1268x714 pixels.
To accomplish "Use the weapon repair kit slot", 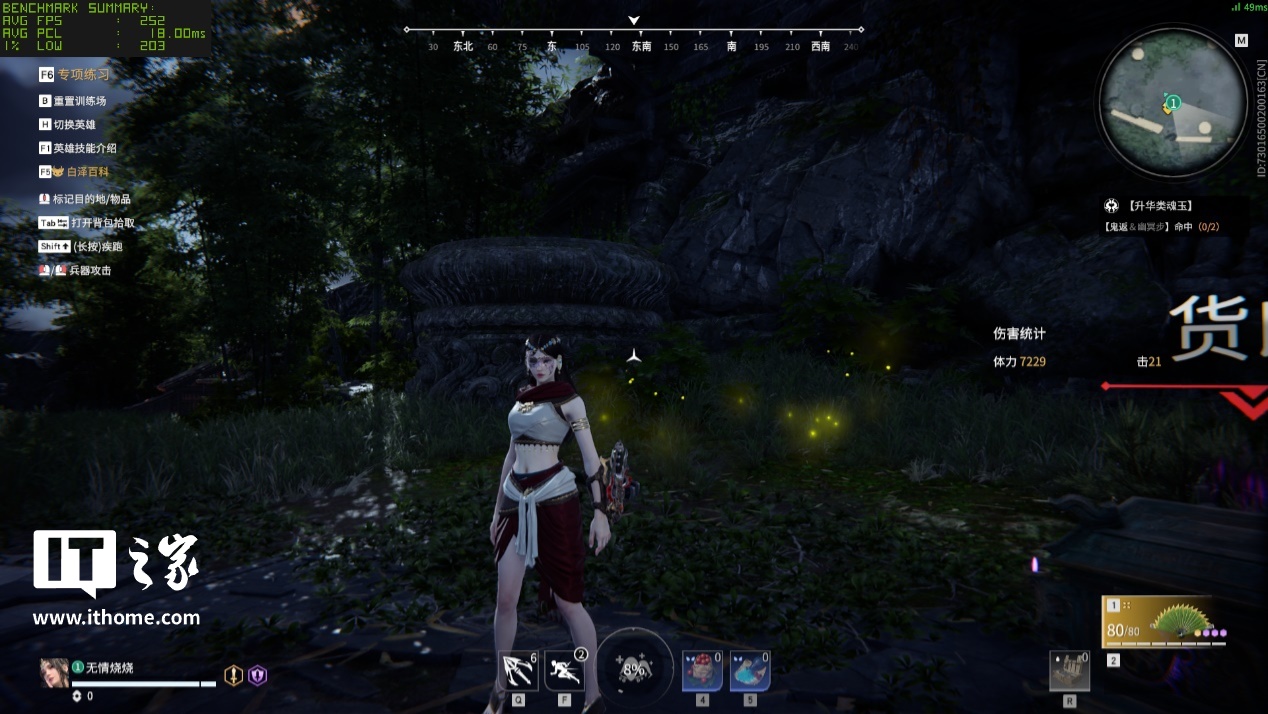I will click(1069, 671).
